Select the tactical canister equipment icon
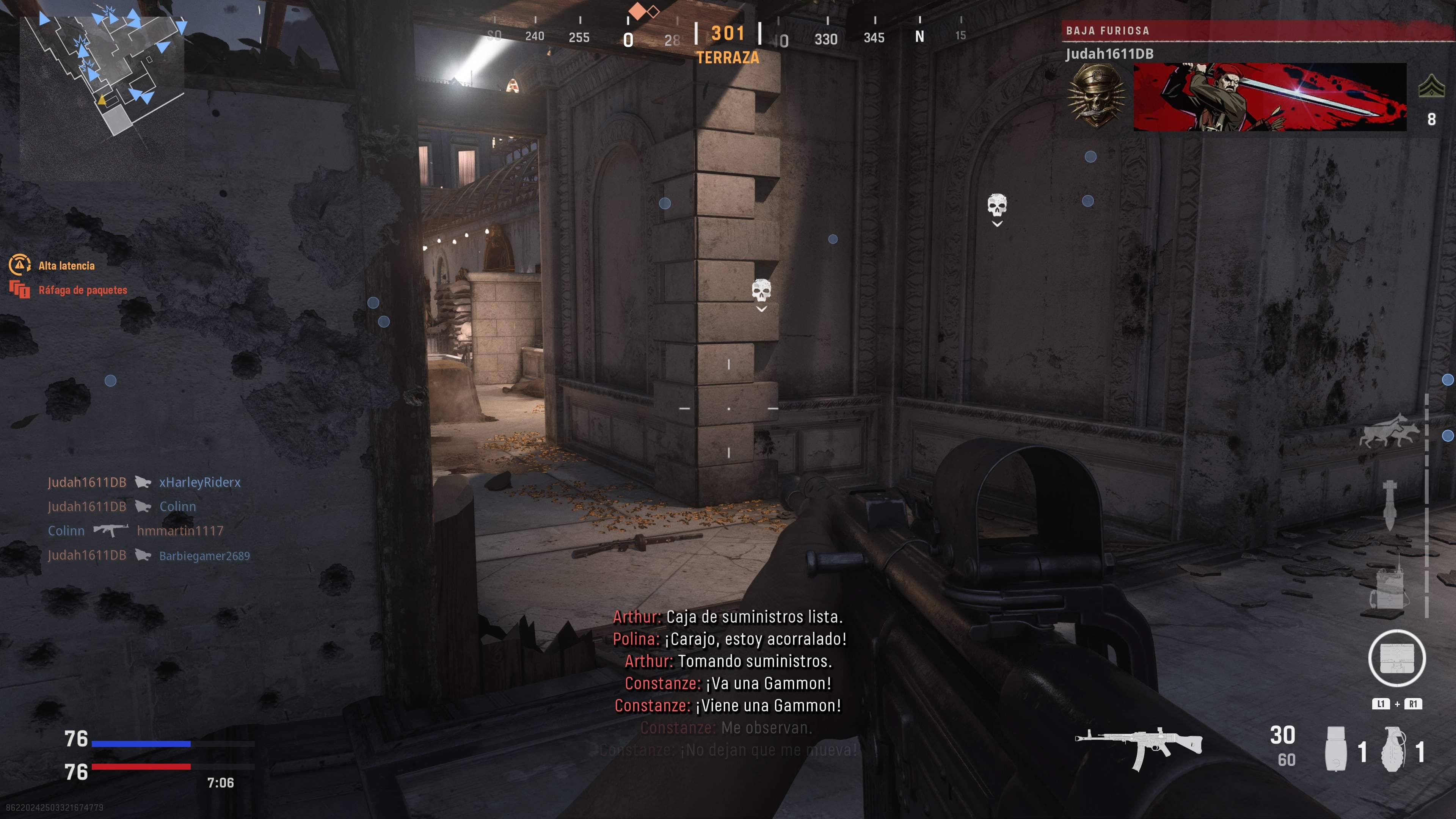The width and height of the screenshot is (1456, 819). tap(1335, 749)
